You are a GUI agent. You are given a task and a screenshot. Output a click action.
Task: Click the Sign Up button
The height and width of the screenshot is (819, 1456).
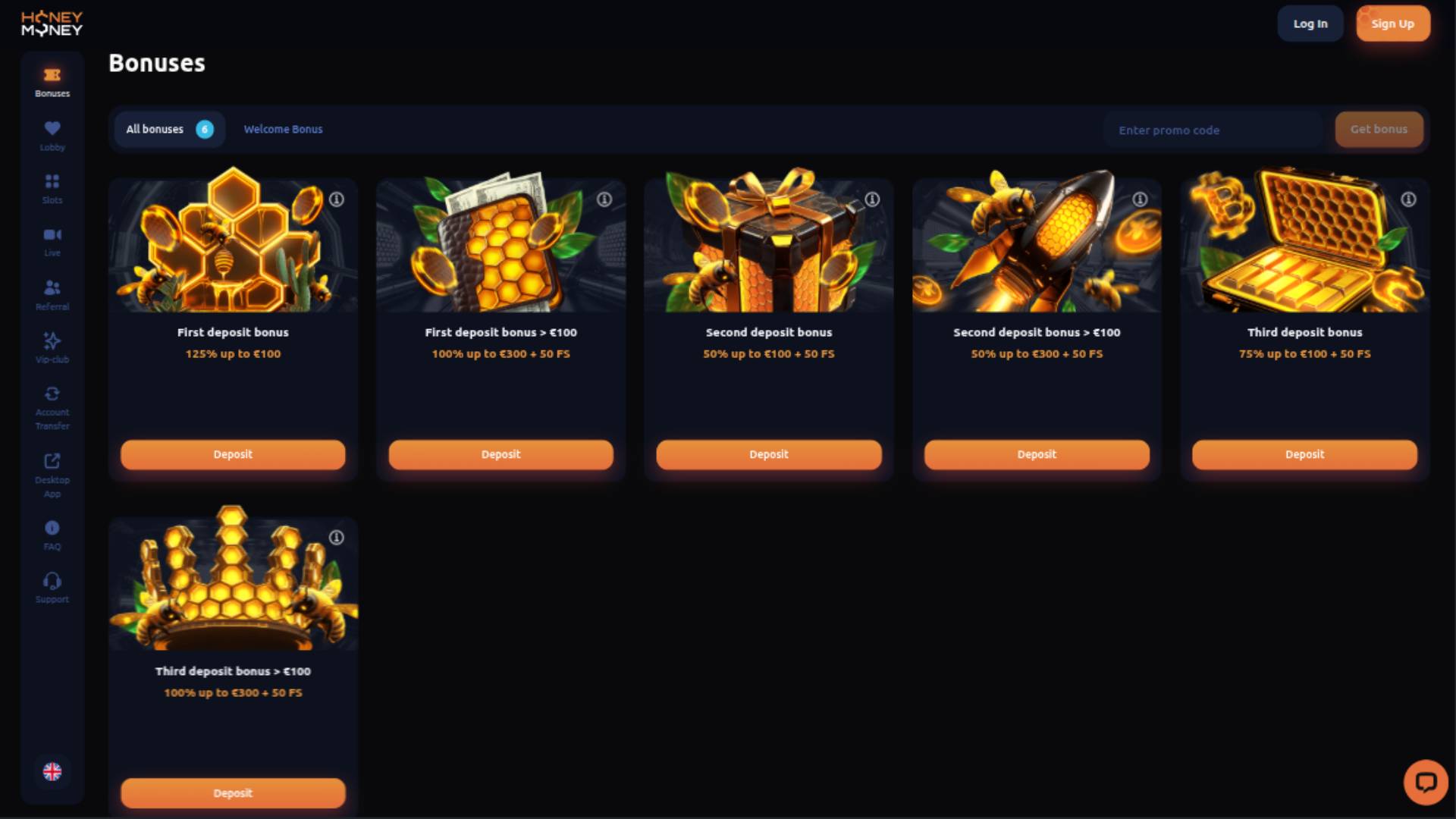pos(1393,23)
